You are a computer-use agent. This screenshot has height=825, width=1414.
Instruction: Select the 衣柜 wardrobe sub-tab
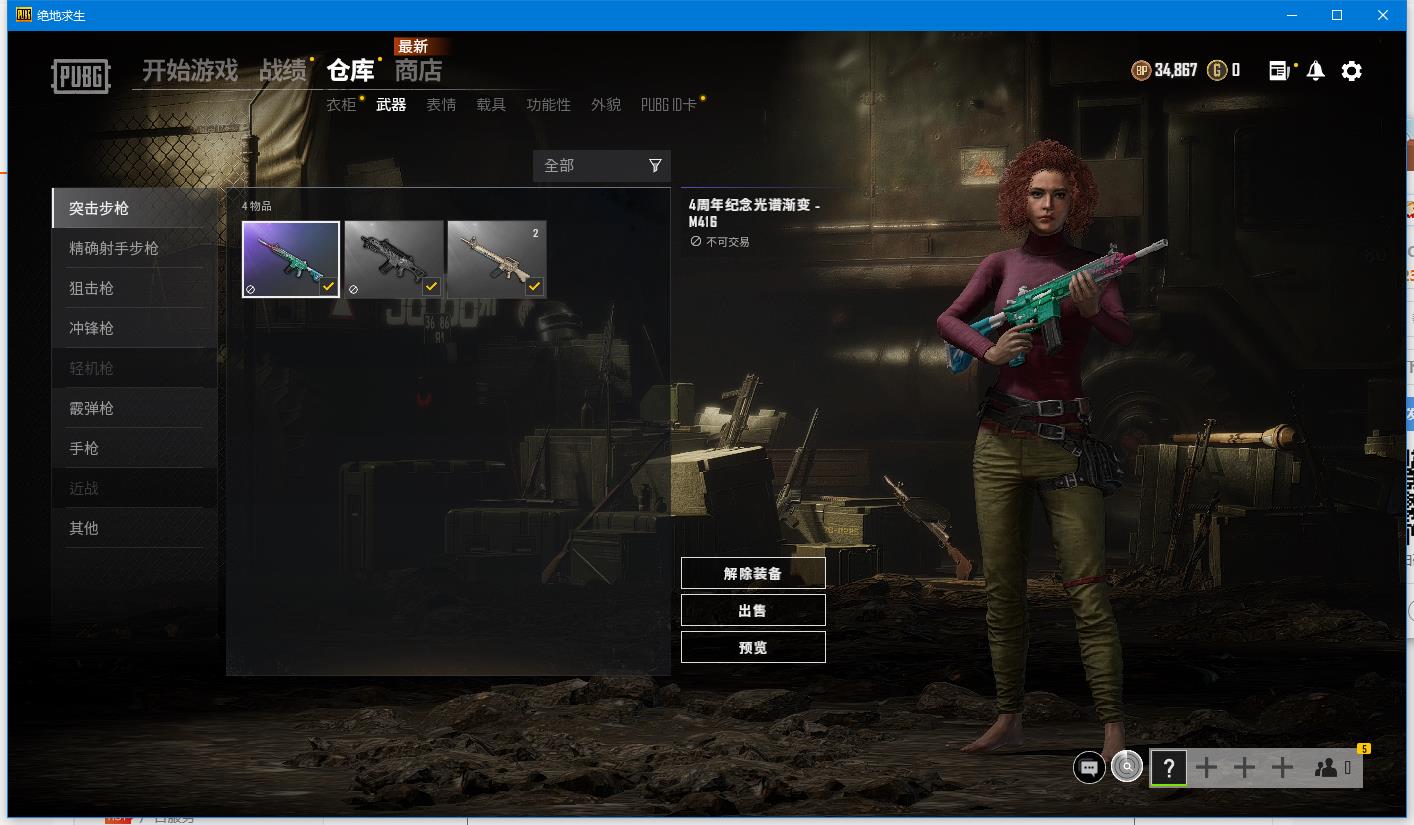341,105
